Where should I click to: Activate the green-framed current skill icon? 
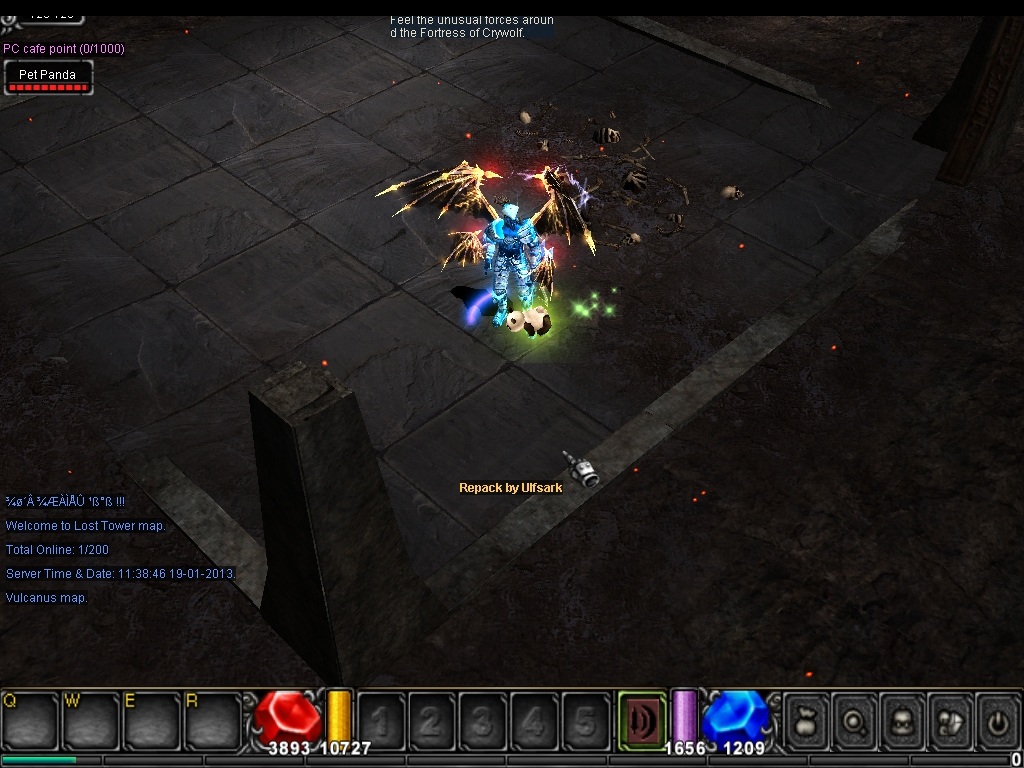[x=642, y=719]
